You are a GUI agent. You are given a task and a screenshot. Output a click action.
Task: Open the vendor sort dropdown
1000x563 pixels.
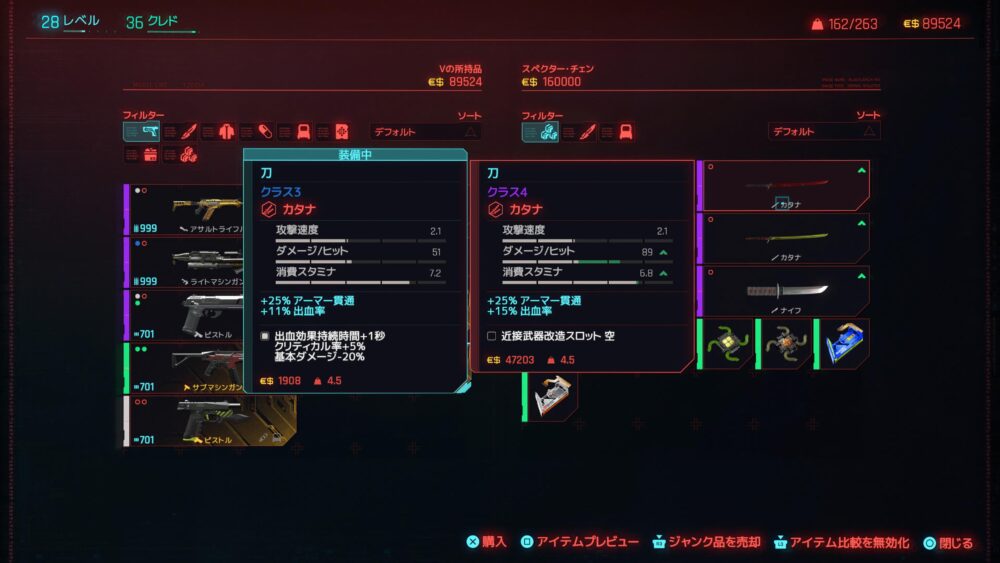[x=824, y=132]
